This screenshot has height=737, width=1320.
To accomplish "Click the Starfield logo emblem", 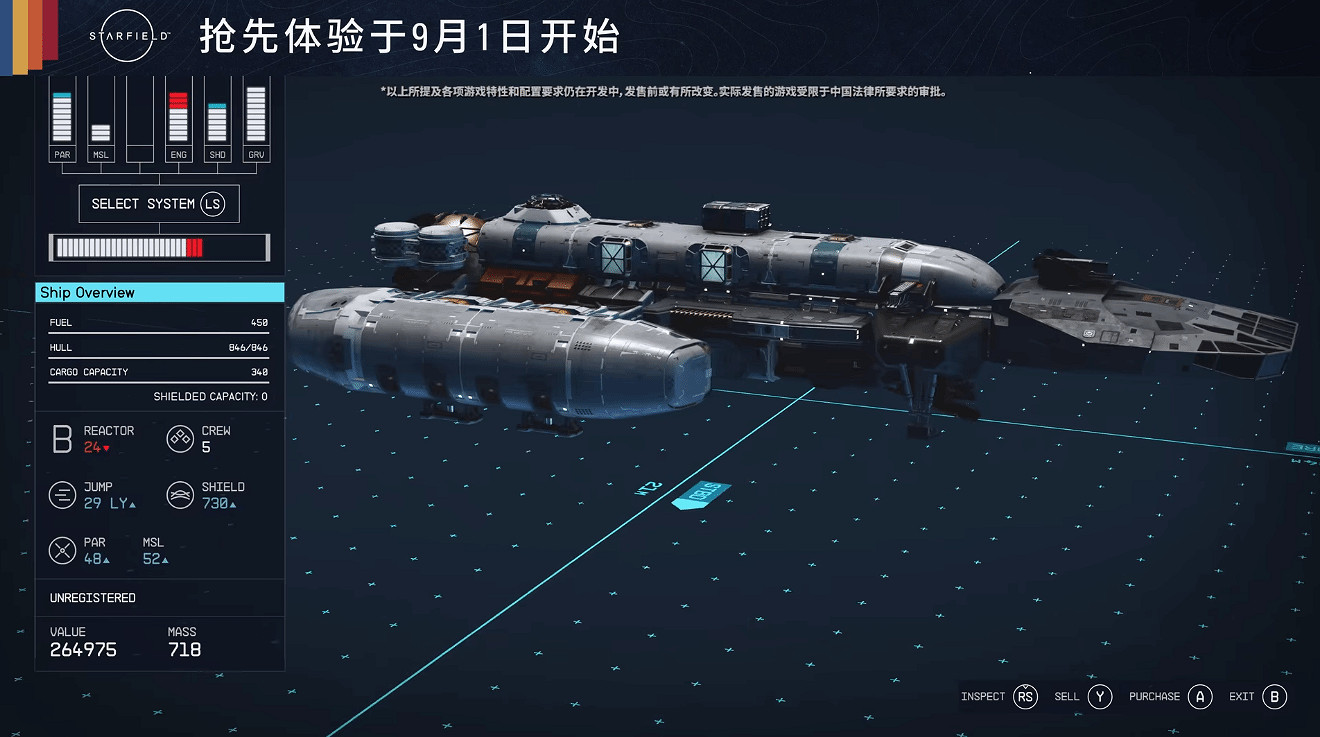I will click(126, 37).
